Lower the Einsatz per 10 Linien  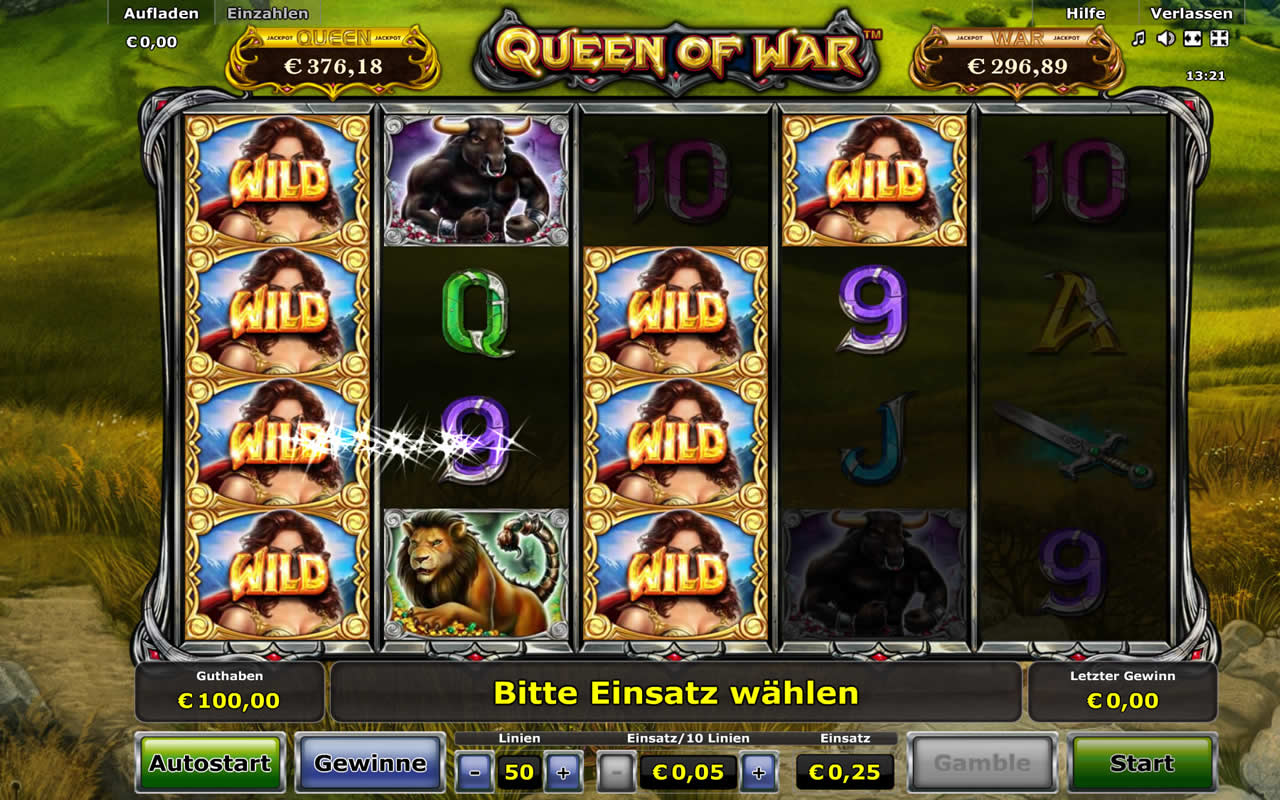click(617, 772)
